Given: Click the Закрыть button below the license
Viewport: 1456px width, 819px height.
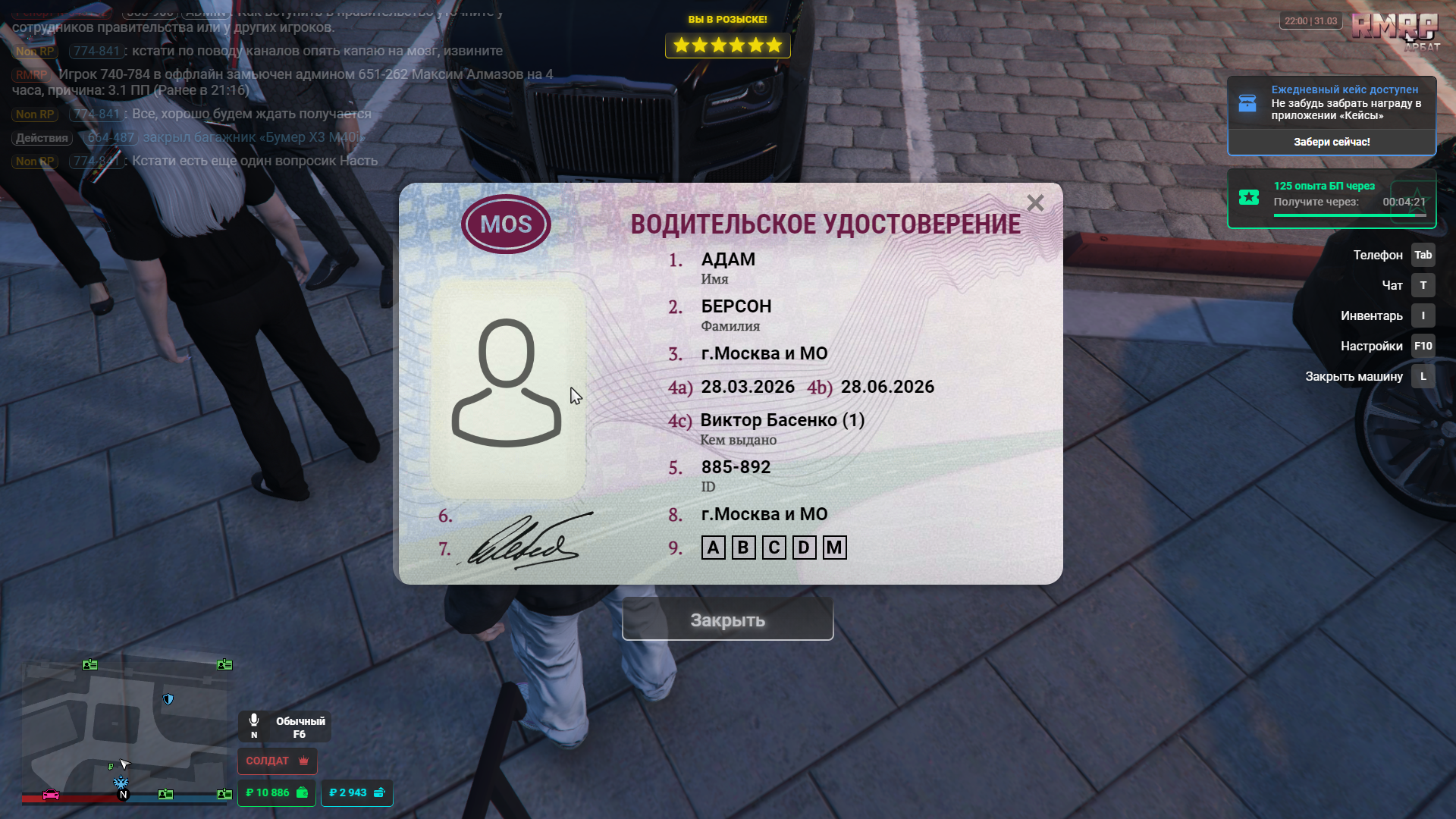Looking at the screenshot, I should click(x=727, y=620).
